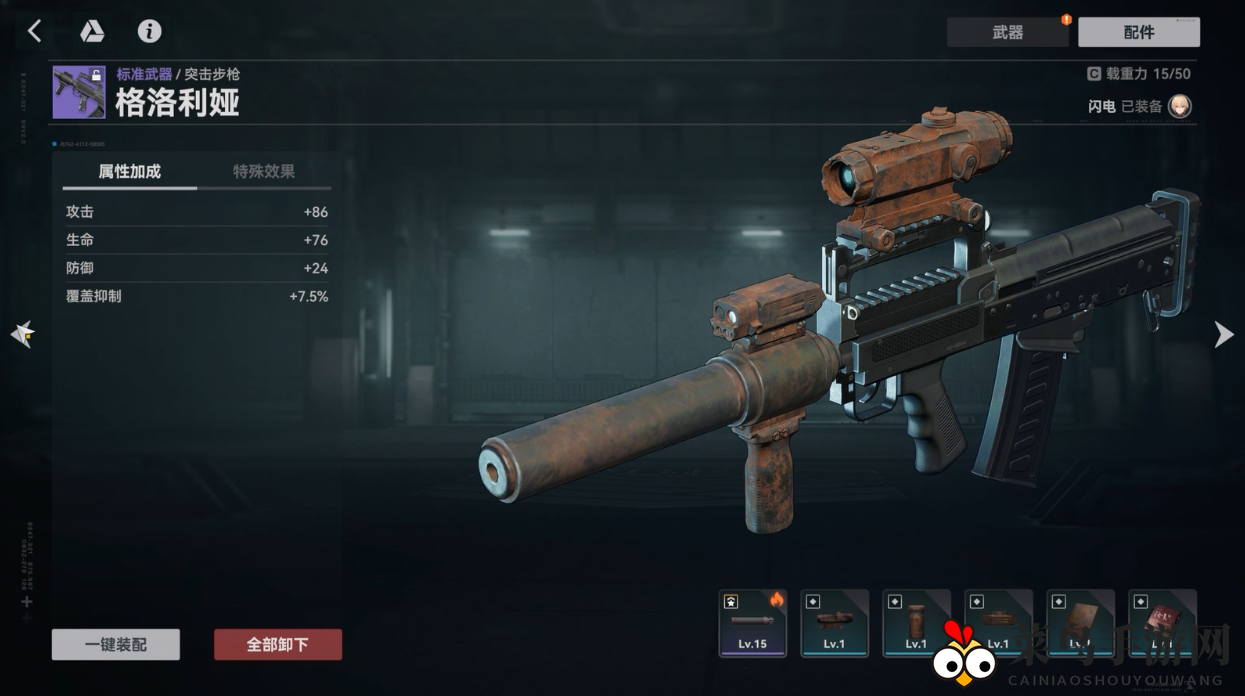Select the red box attachment slot
This screenshot has height=696, width=1245.
coord(1162,623)
